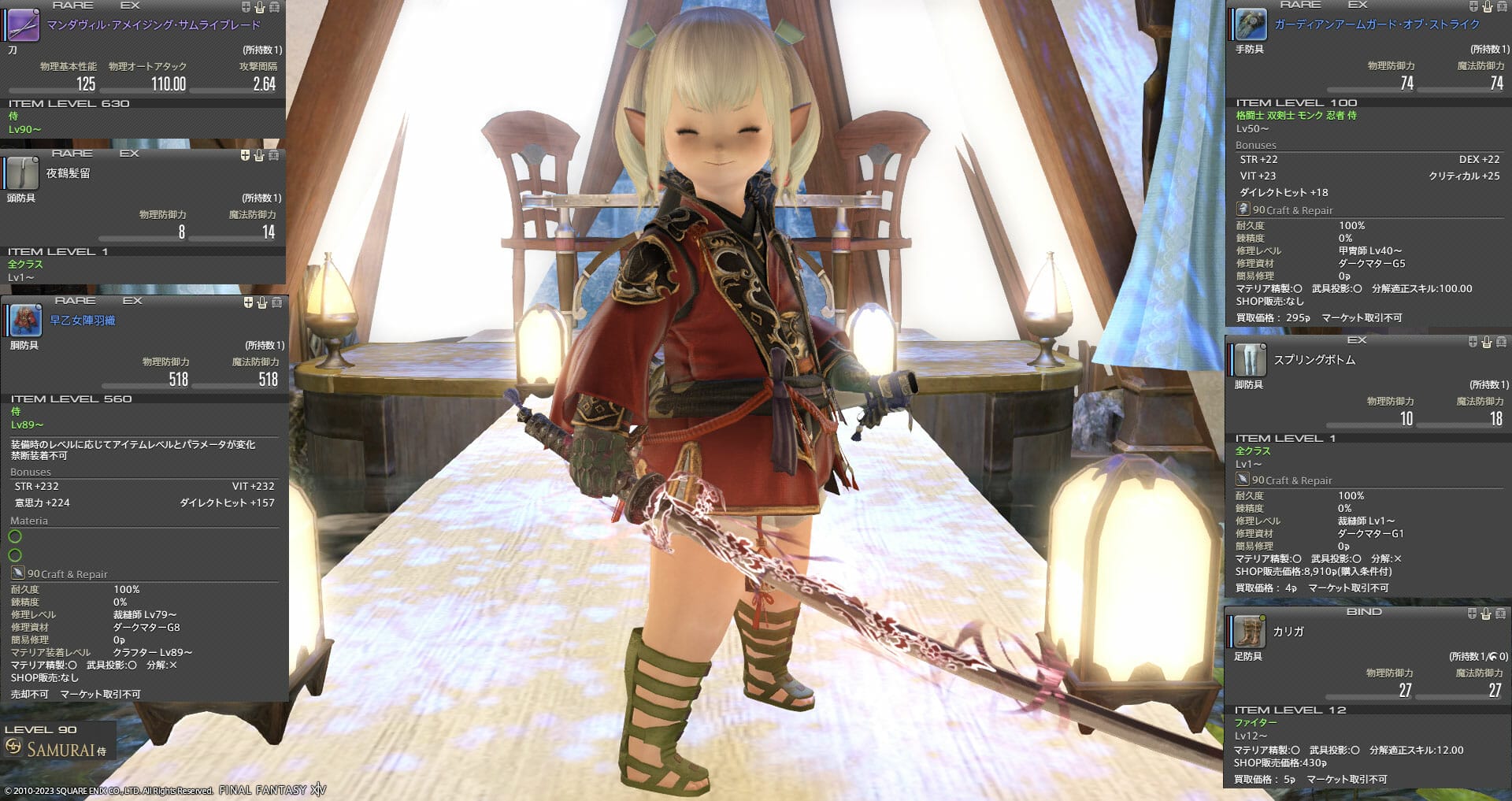This screenshot has width=1512, height=801.
Task: Click the second Materia slot circle on 早乙女陣羽織
Action: (x=14, y=554)
